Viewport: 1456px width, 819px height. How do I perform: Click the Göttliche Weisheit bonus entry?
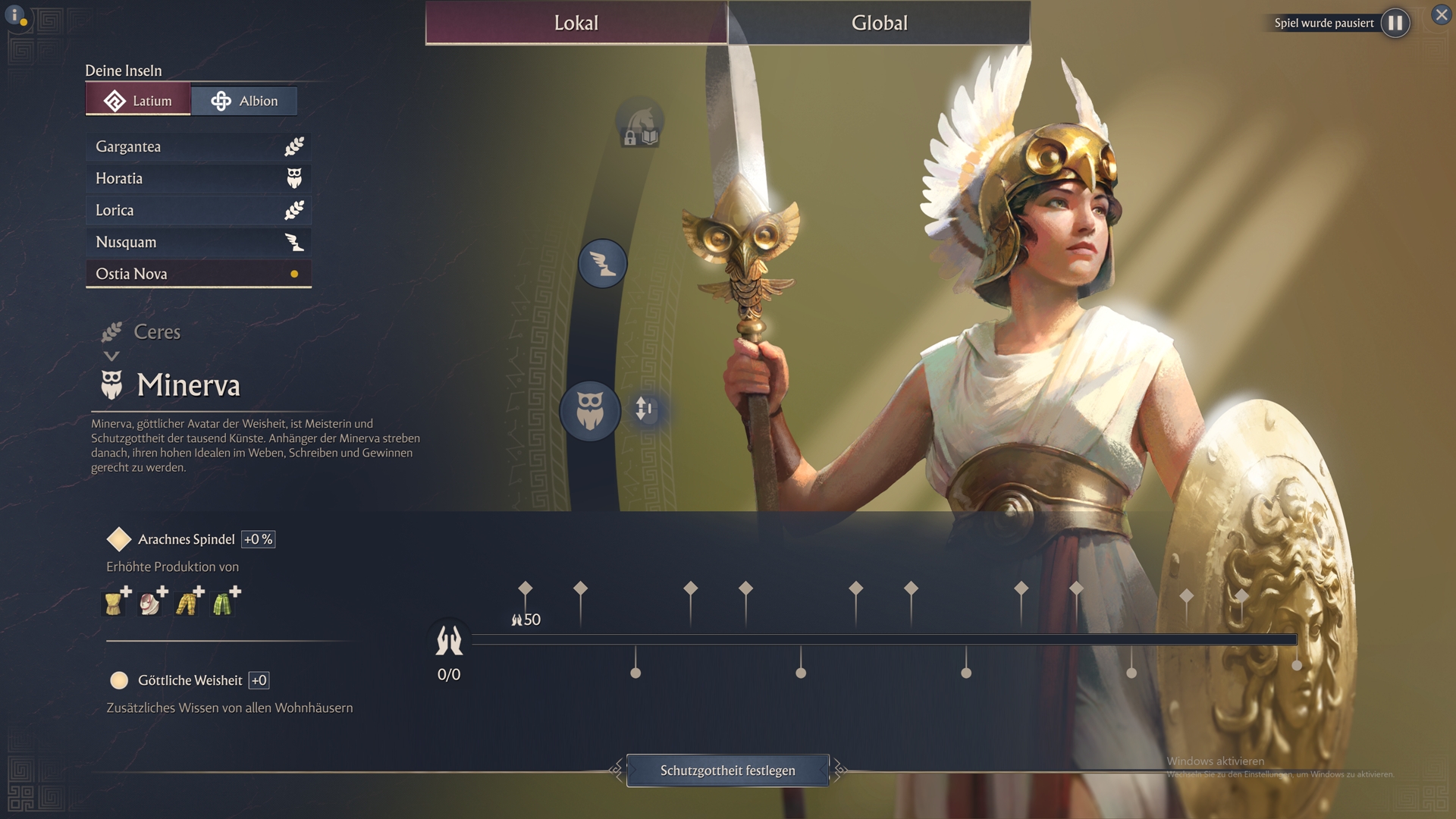[x=190, y=680]
